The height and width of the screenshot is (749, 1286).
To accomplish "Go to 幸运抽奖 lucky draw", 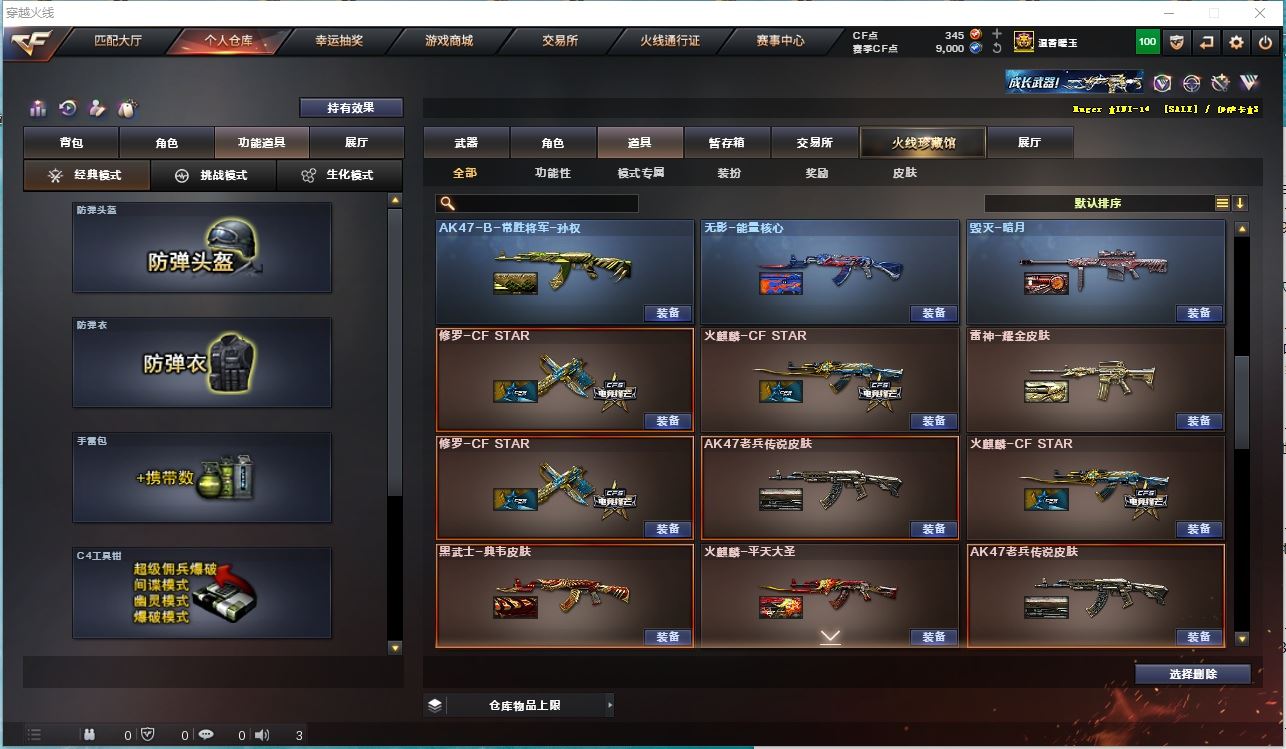I will pyautogui.click(x=339, y=41).
